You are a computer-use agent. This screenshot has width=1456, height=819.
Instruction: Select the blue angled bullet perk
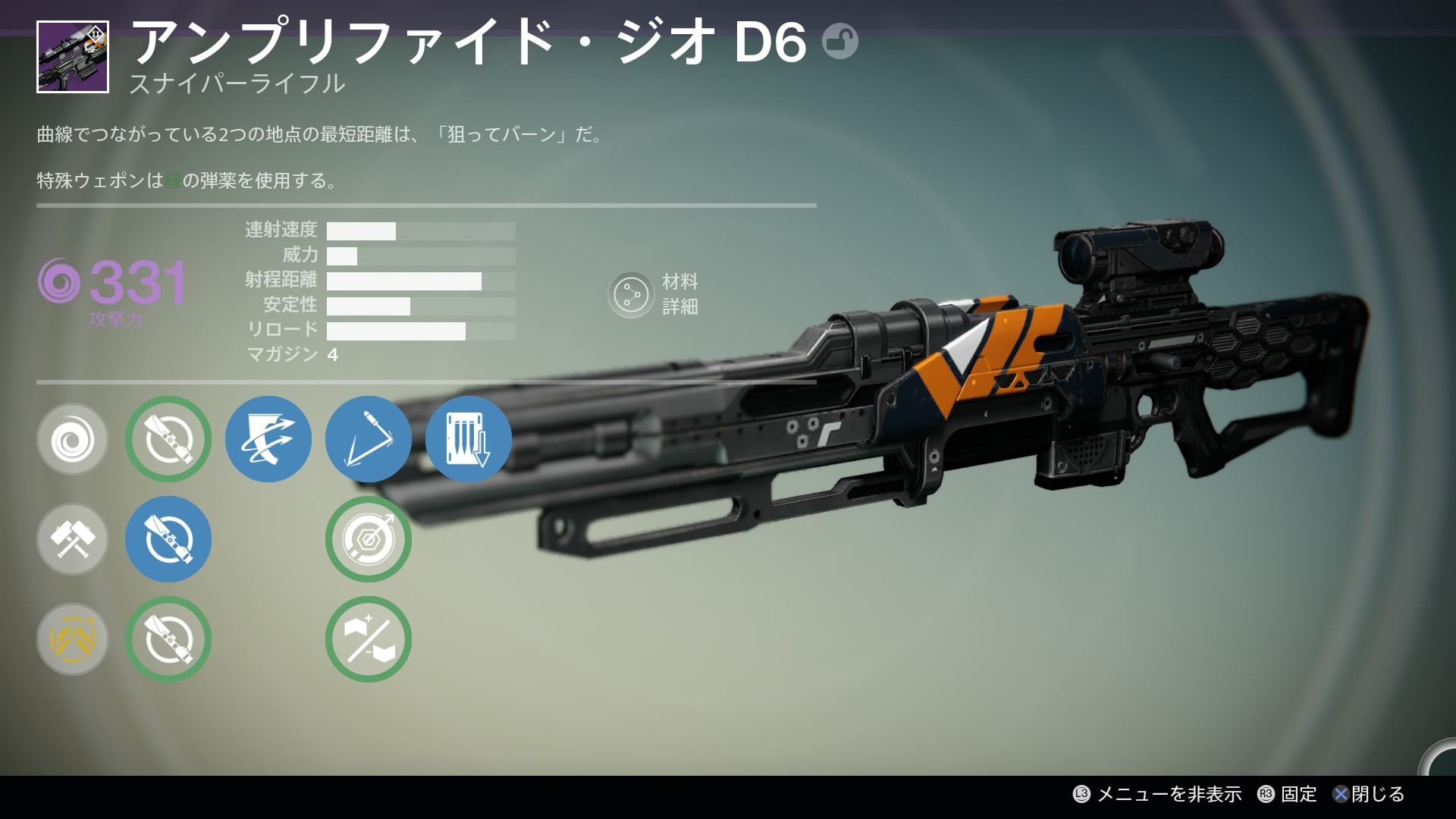pos(369,439)
